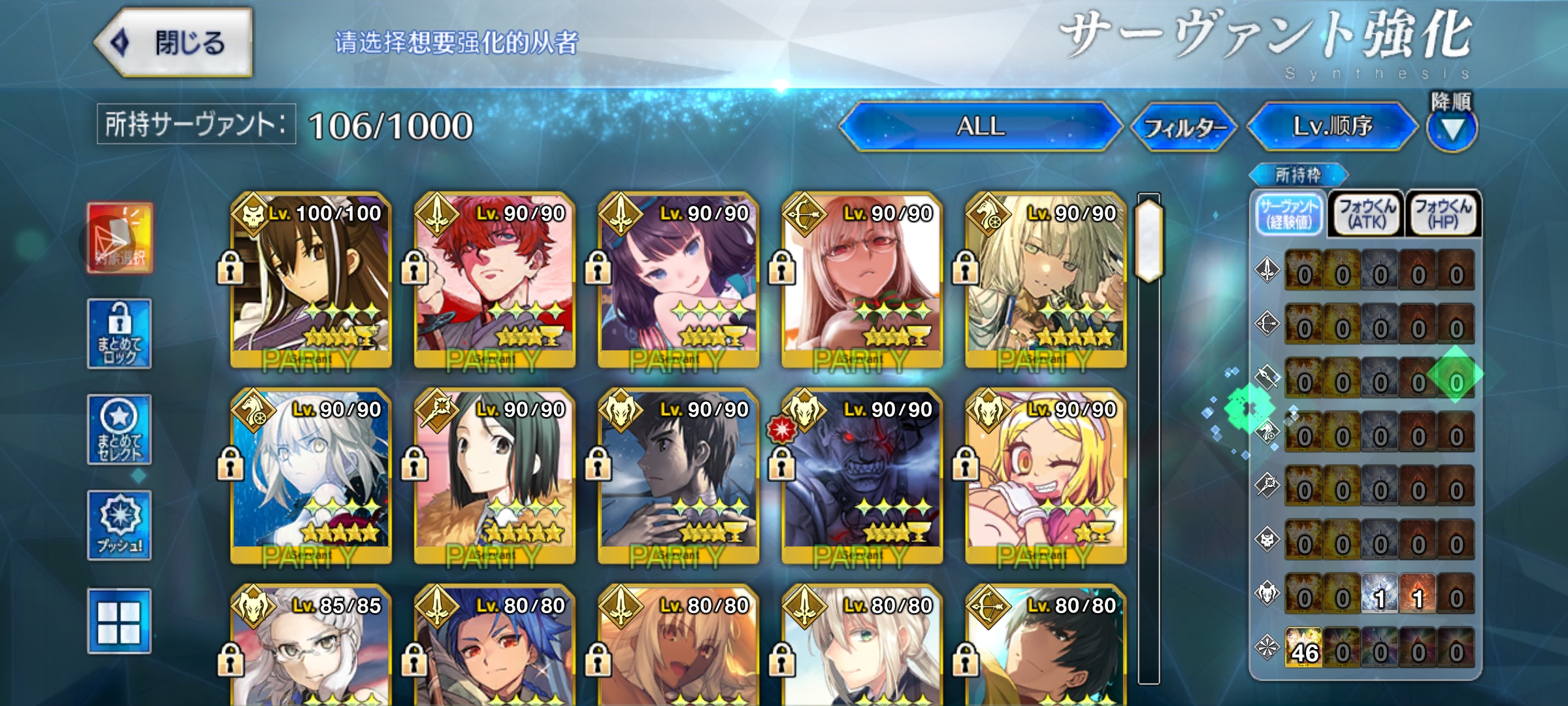Pick the blonde winking Lv. 90/90 servant card

tap(1045, 476)
